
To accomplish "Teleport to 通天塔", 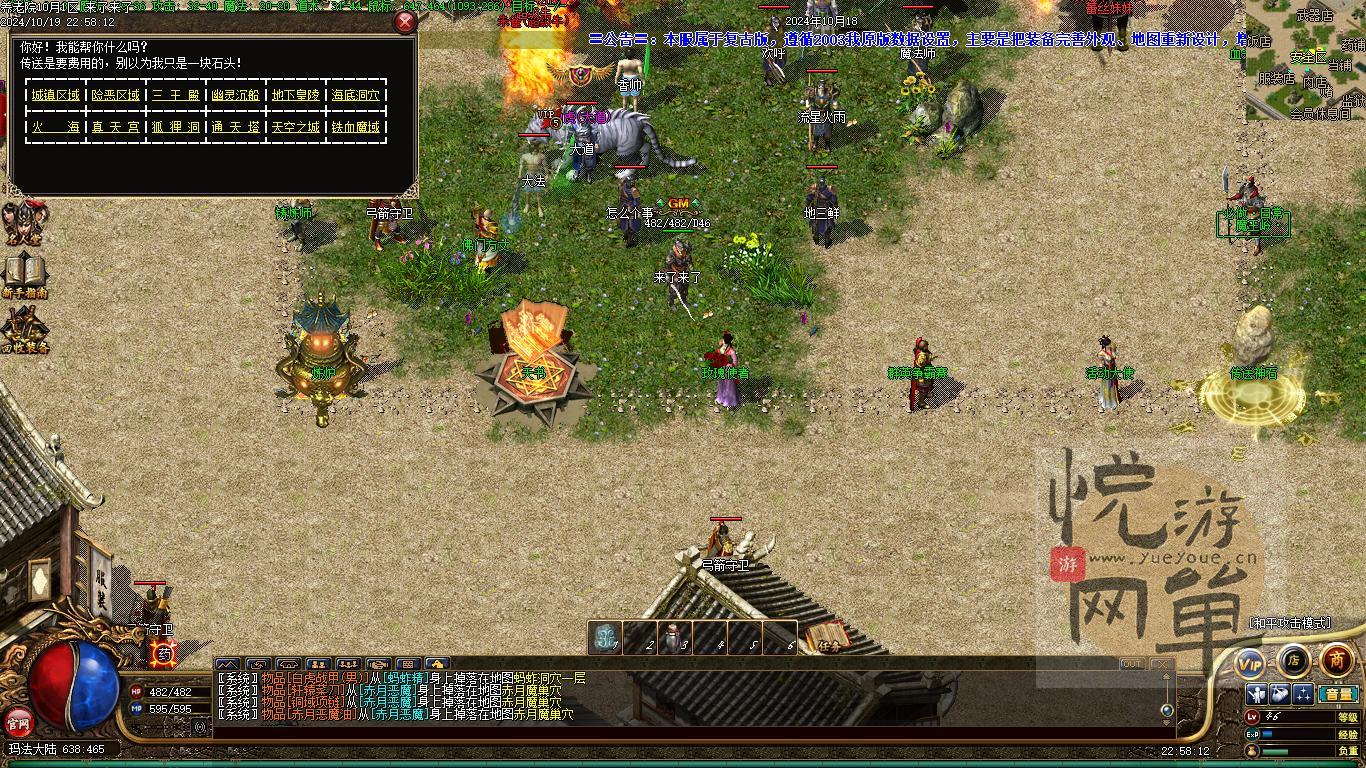I will [x=235, y=127].
